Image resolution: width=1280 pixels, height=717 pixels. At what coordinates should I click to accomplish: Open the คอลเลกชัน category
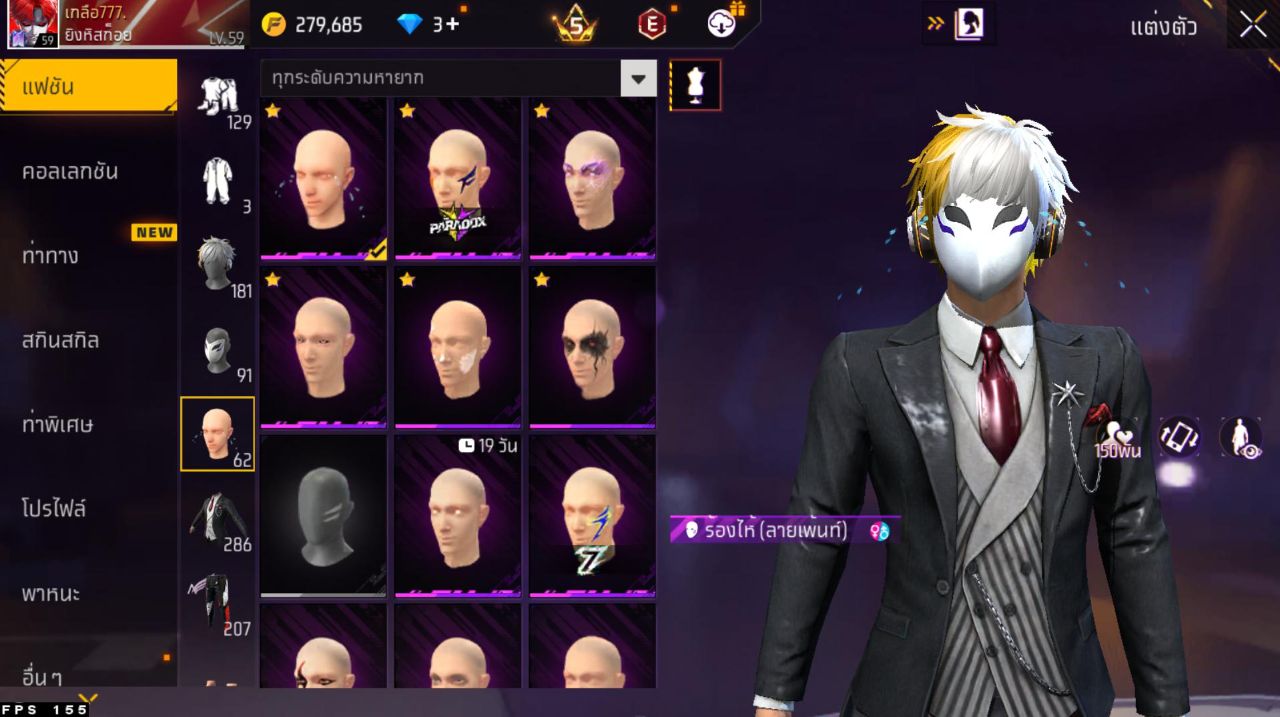coord(70,171)
